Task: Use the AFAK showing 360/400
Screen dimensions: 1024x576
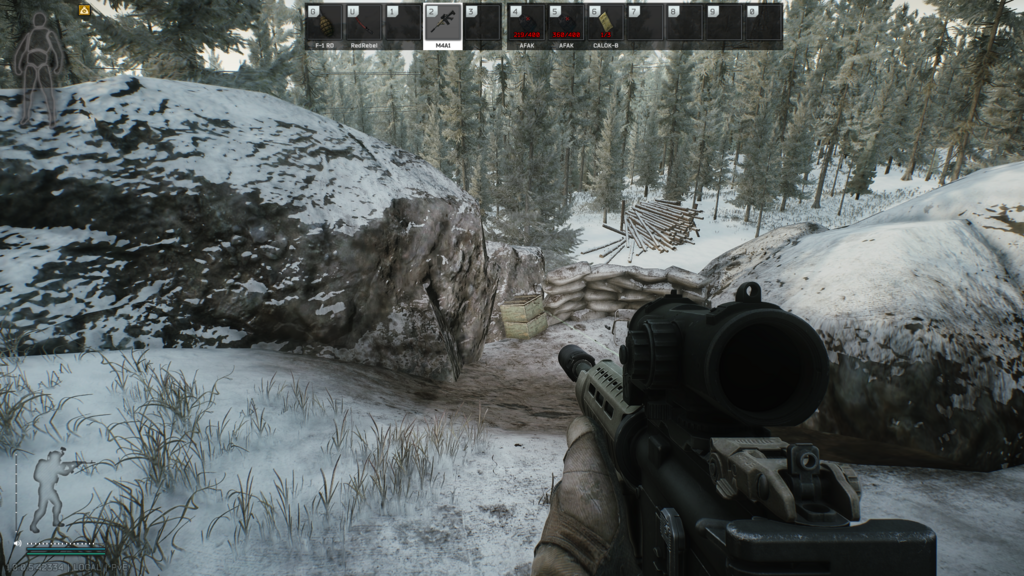Action: click(566, 23)
